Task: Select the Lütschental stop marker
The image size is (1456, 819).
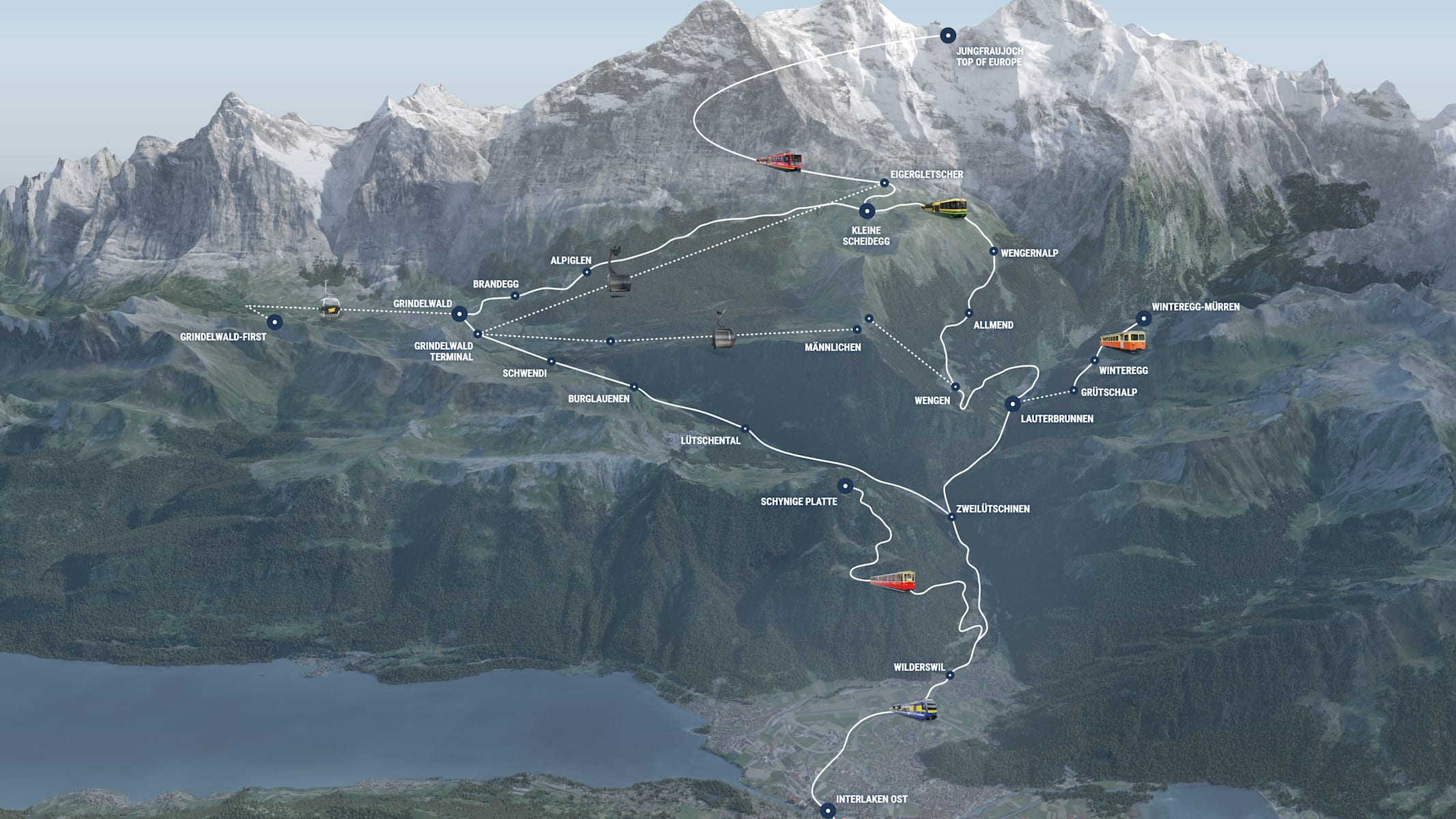Action: pos(745,429)
